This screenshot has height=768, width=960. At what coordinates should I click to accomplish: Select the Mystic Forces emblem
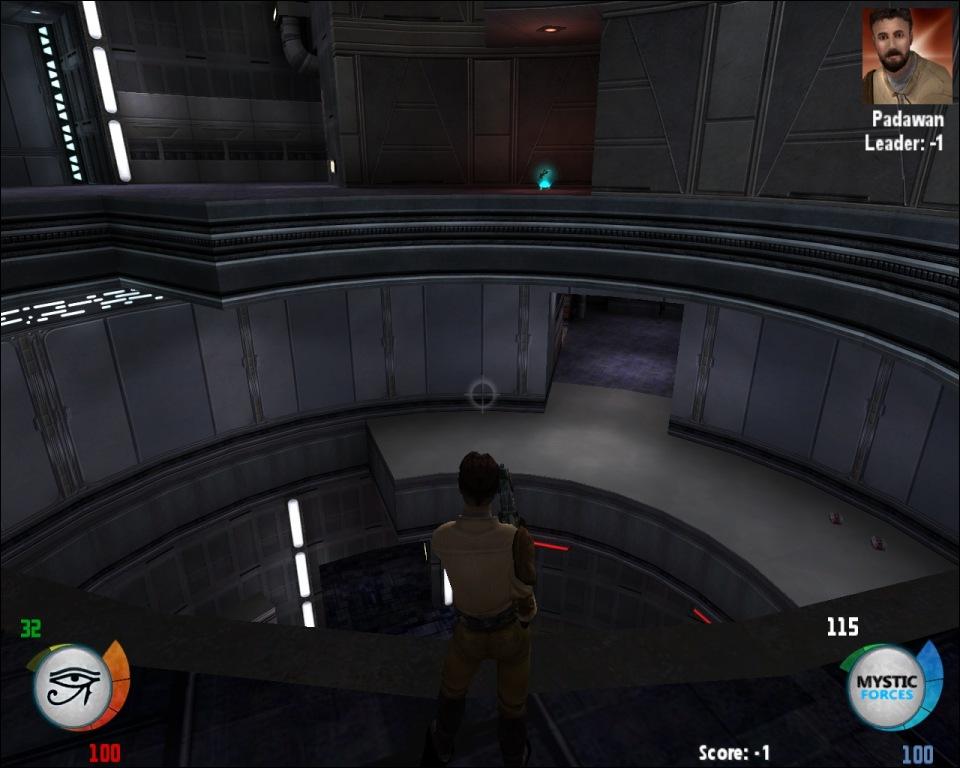tap(884, 687)
